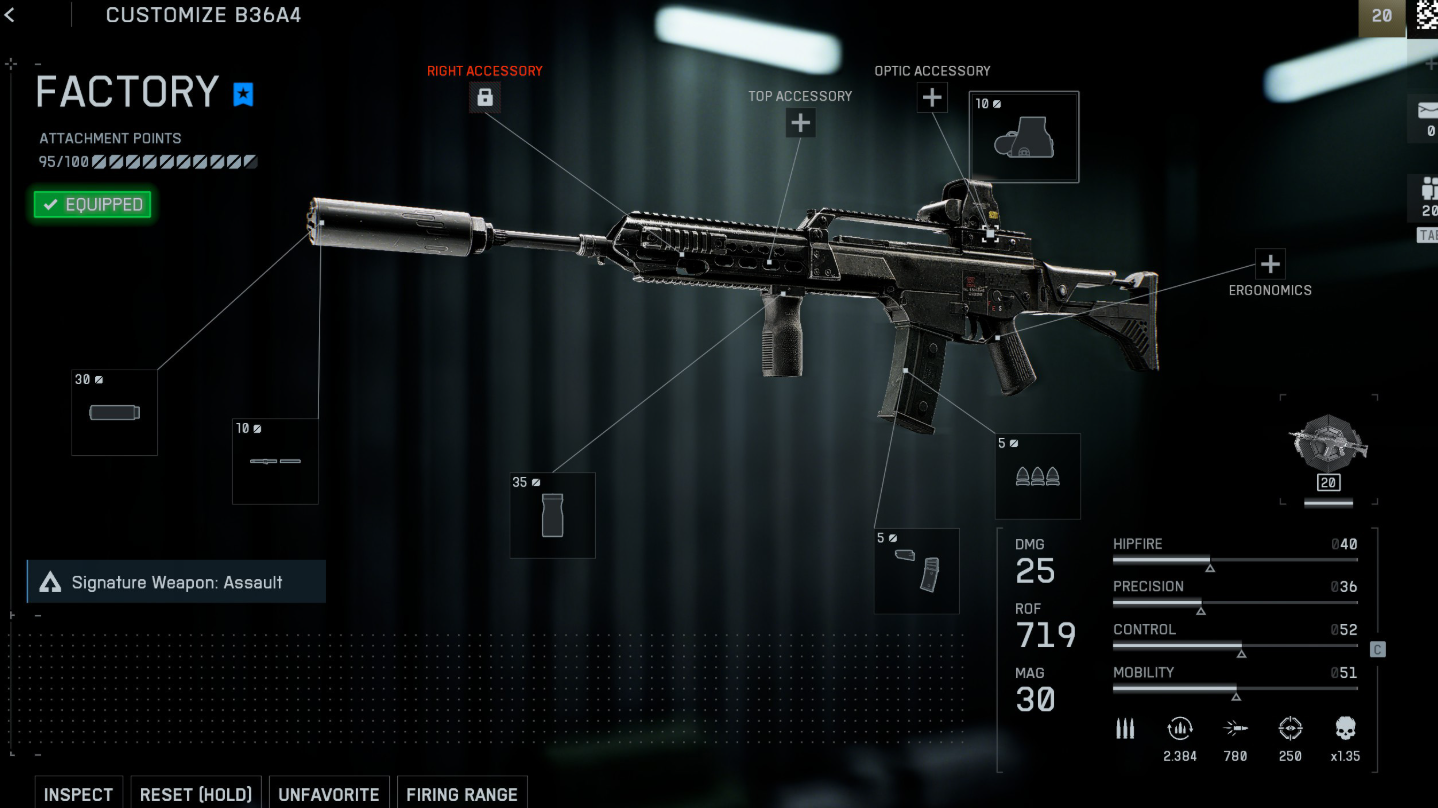Choose the barrel attachment slot
This screenshot has height=808, width=1438.
pos(275,461)
